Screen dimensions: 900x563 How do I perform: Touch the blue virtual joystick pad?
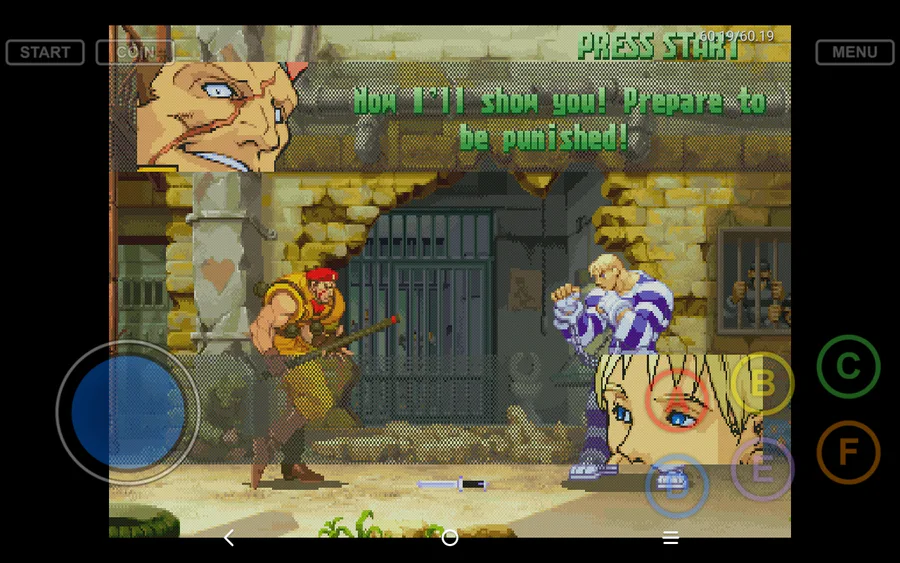click(128, 411)
